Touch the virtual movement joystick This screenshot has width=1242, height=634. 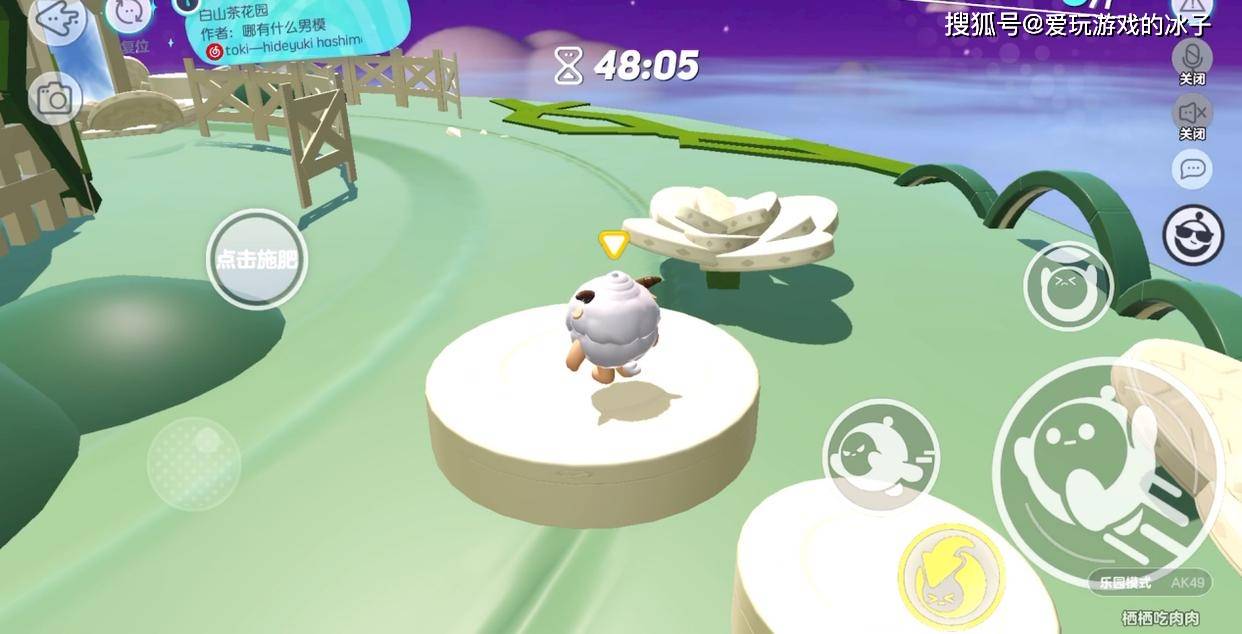point(194,464)
